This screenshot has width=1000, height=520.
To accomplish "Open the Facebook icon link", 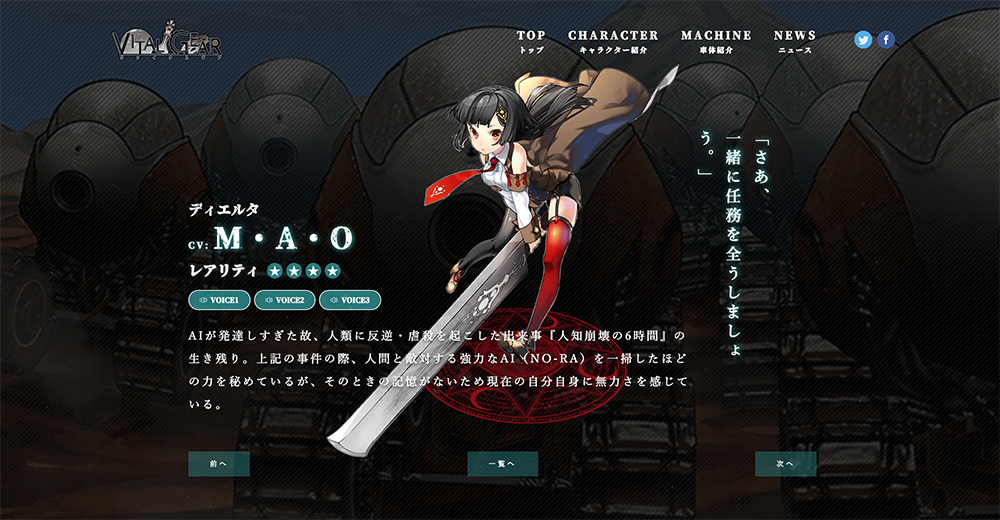I will [x=886, y=40].
